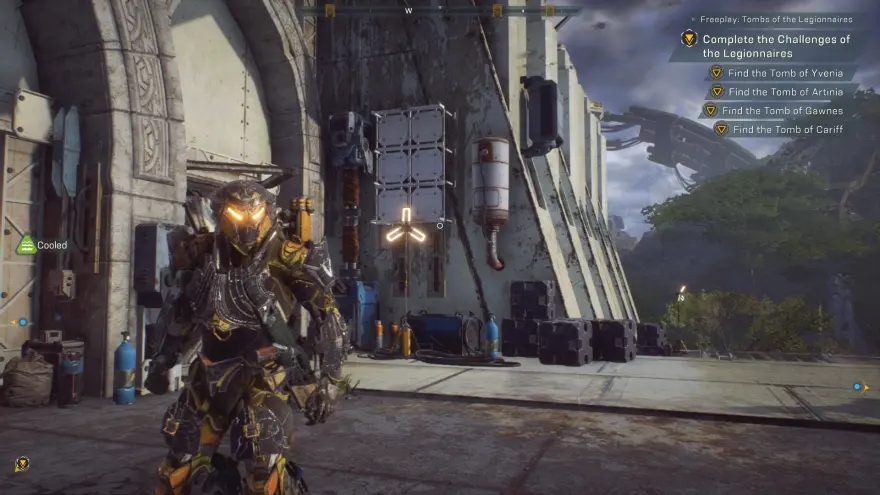The image size is (880, 495).
Task: Click the Find the Tomb of Gawnes objective
Action: [780, 110]
